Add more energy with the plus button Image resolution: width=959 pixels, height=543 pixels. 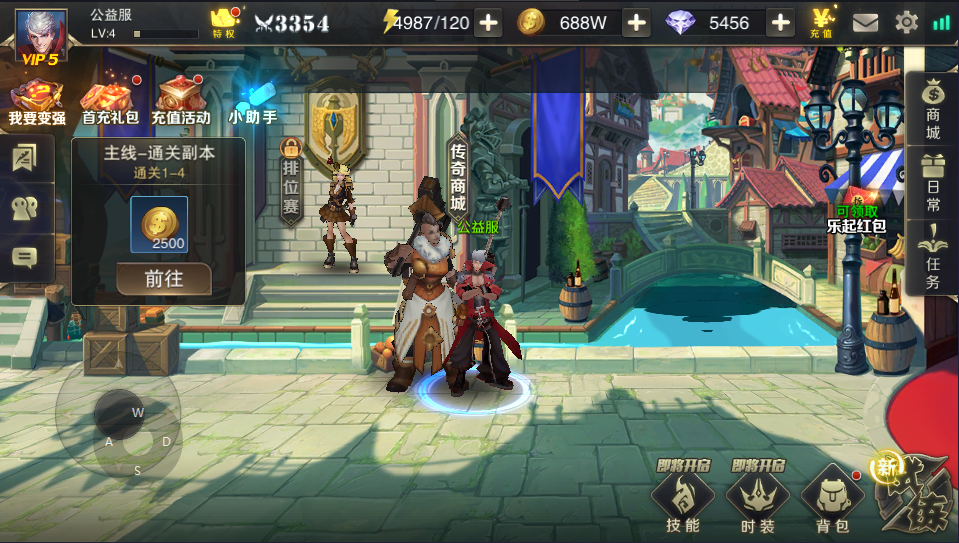point(488,23)
